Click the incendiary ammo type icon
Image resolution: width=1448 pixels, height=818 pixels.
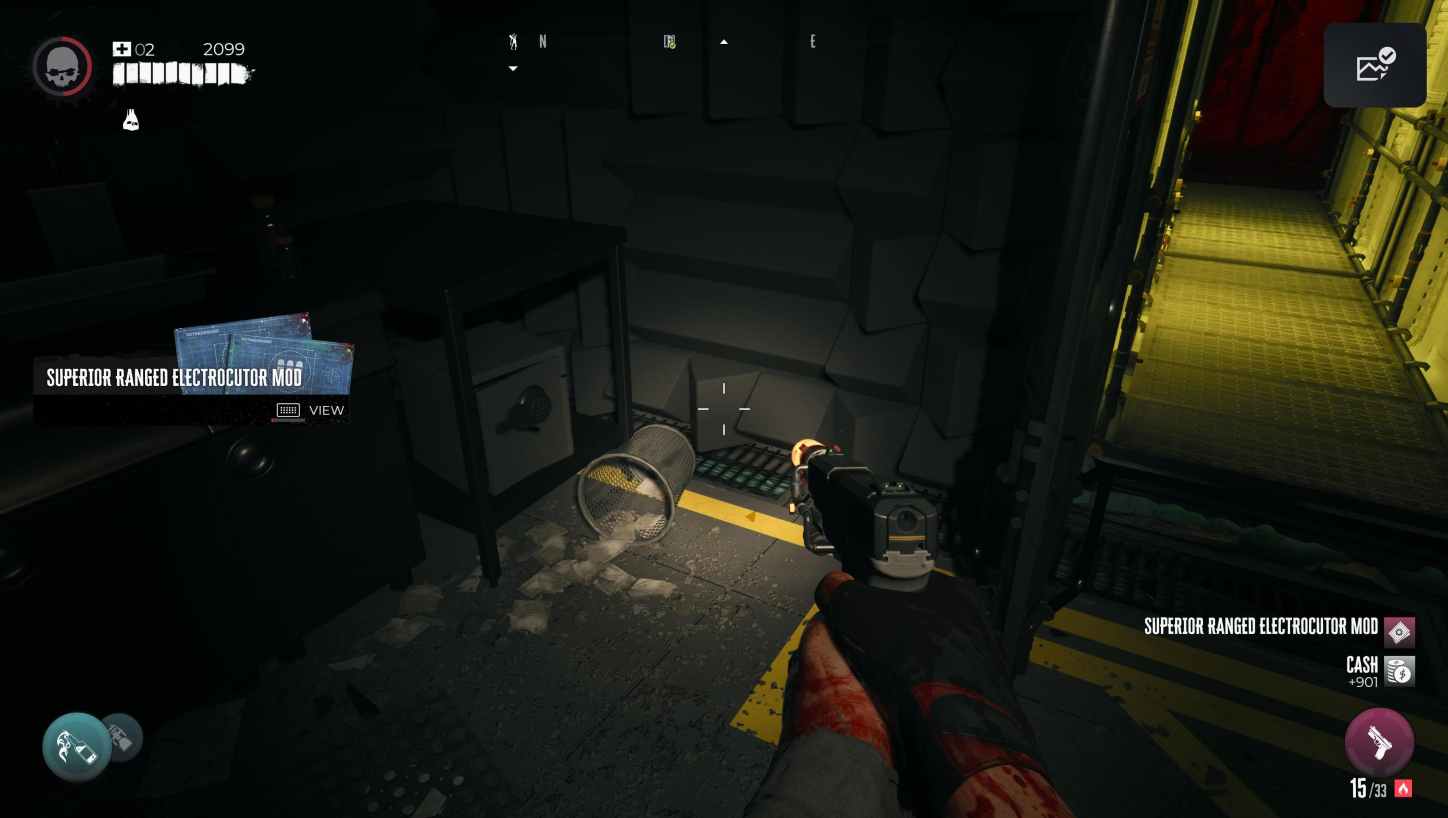coord(1403,789)
